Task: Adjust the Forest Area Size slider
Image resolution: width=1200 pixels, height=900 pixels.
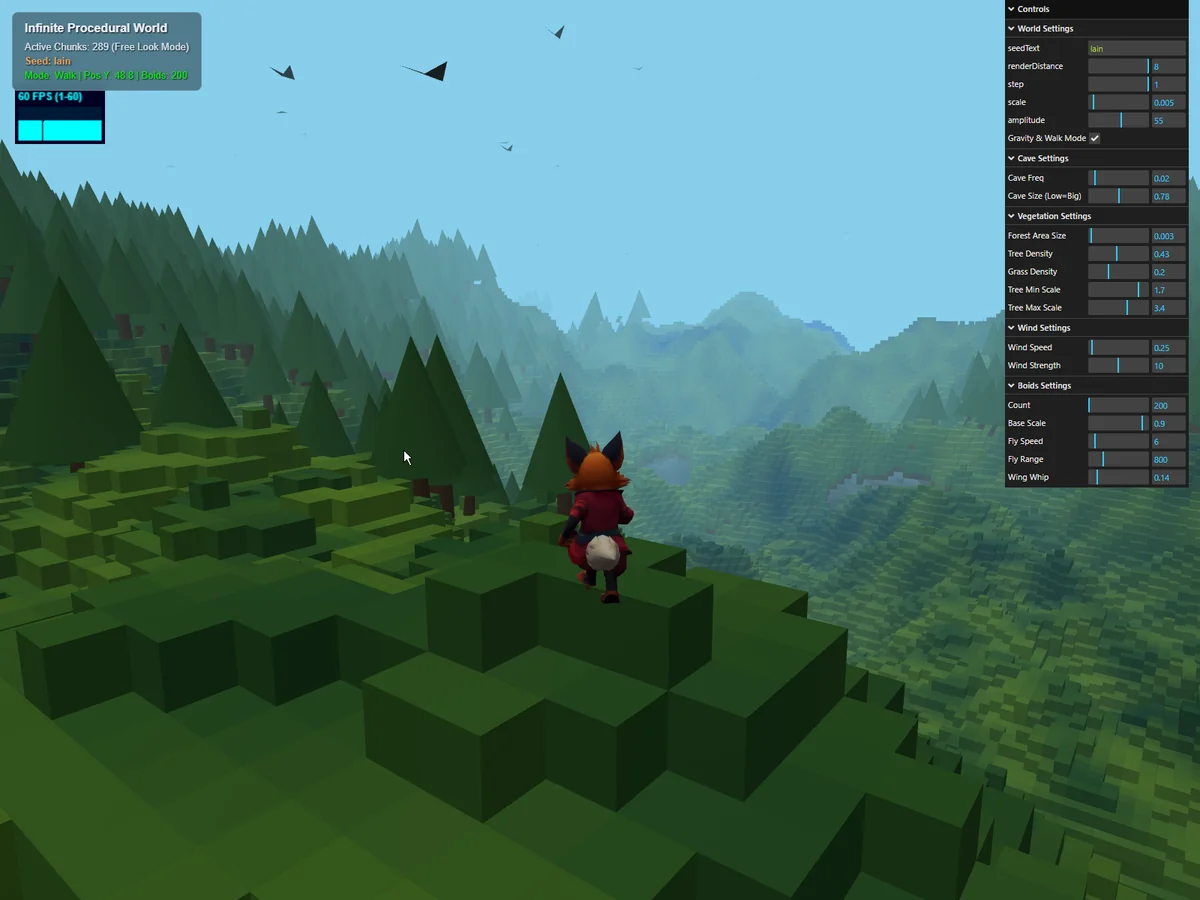Action: 1118,236
